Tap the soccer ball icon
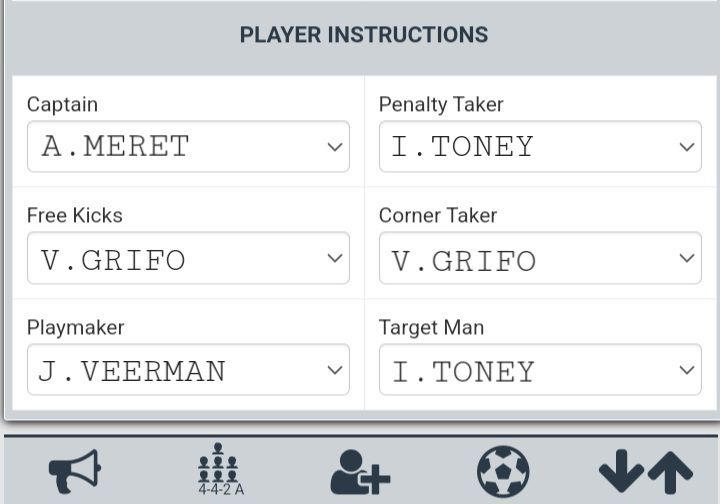 pos(503,471)
